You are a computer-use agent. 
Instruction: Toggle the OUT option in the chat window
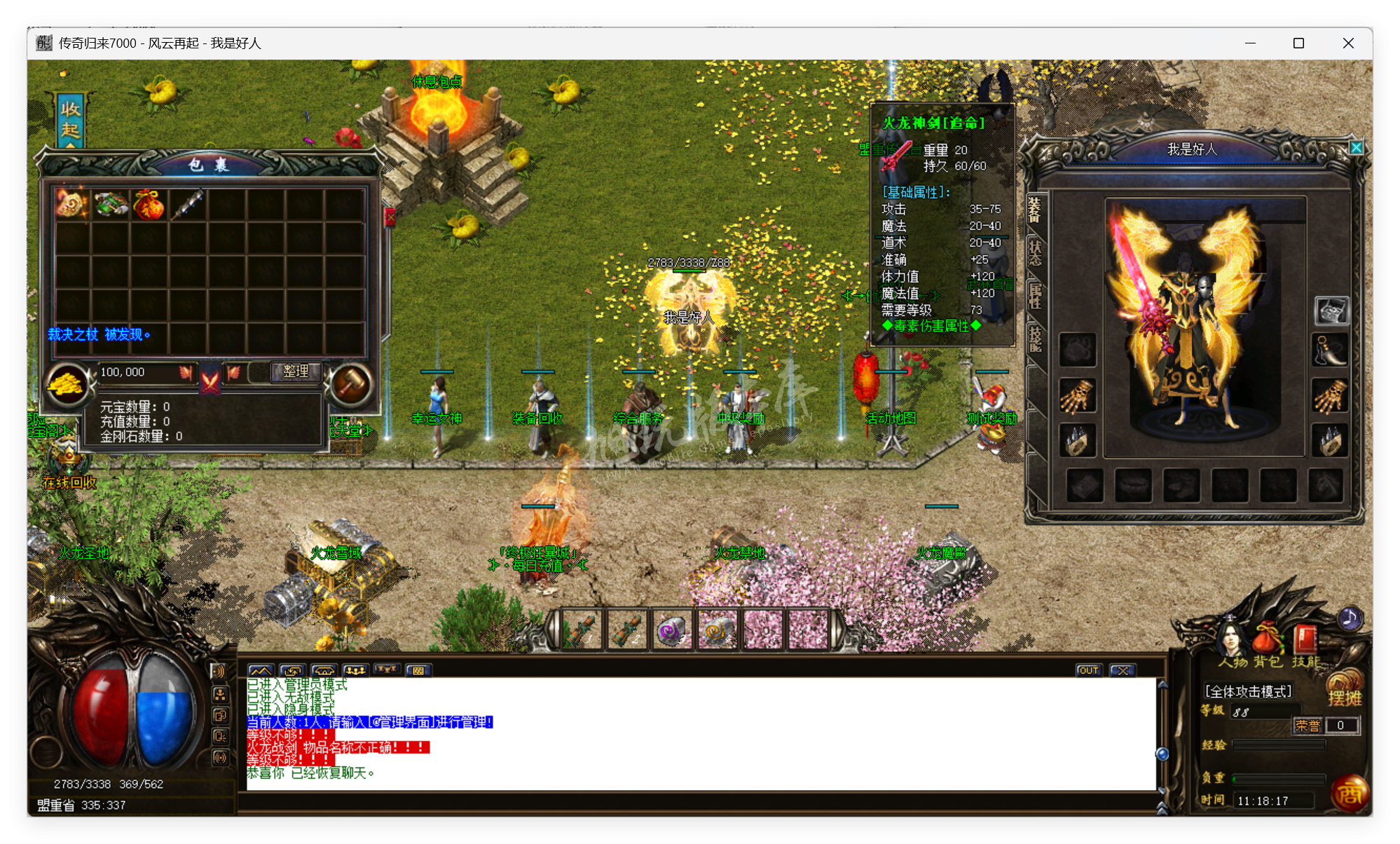click(1088, 670)
